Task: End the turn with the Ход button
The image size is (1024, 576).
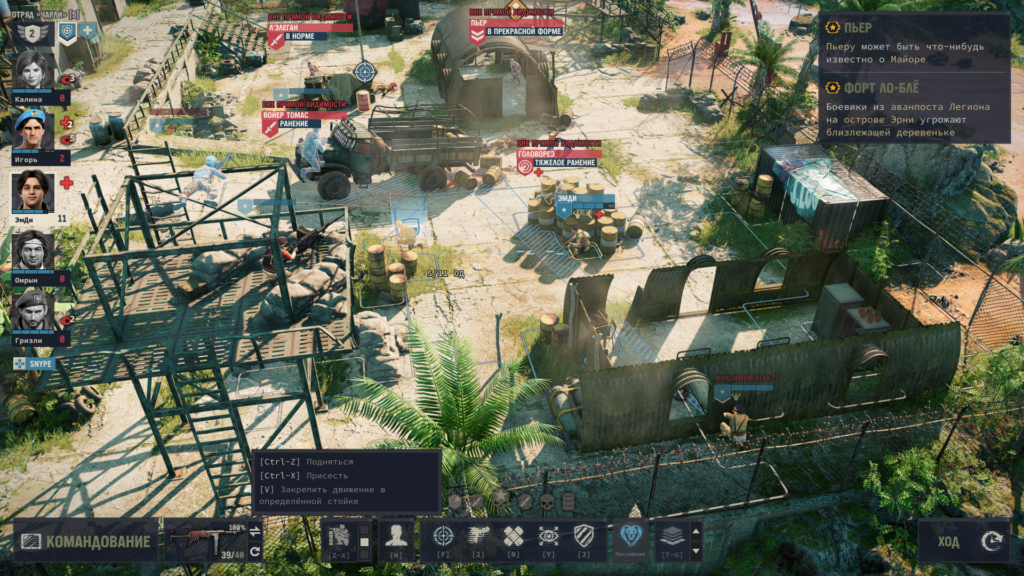Action: tap(963, 542)
